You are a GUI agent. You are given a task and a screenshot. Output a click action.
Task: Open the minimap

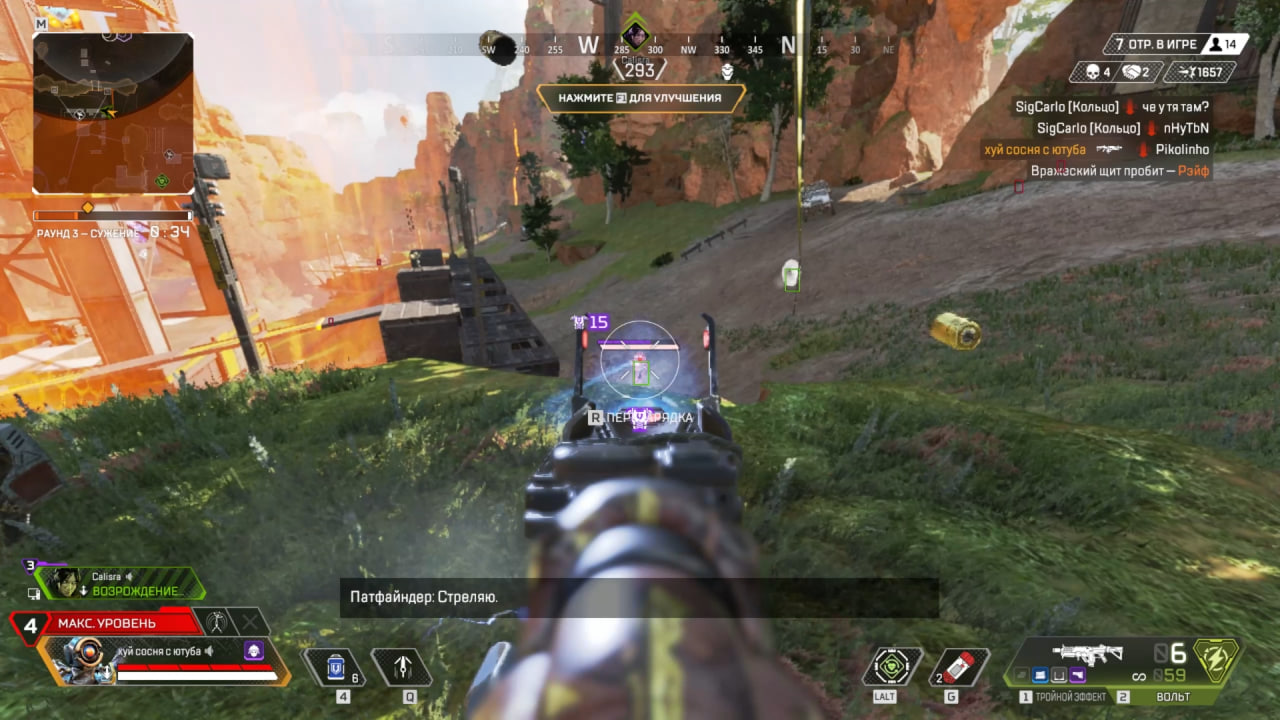coord(113,113)
